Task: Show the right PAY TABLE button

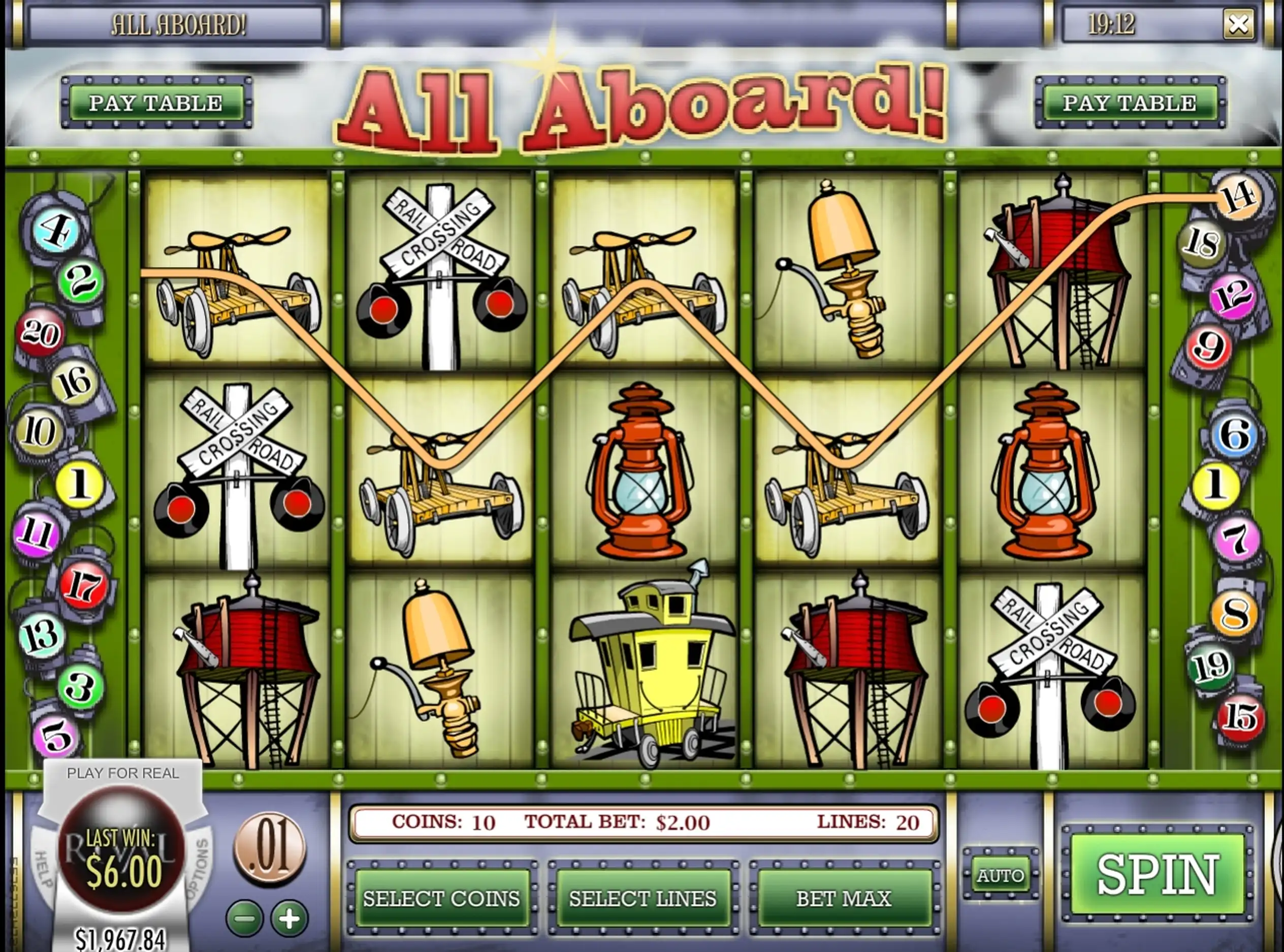Action: [1130, 103]
